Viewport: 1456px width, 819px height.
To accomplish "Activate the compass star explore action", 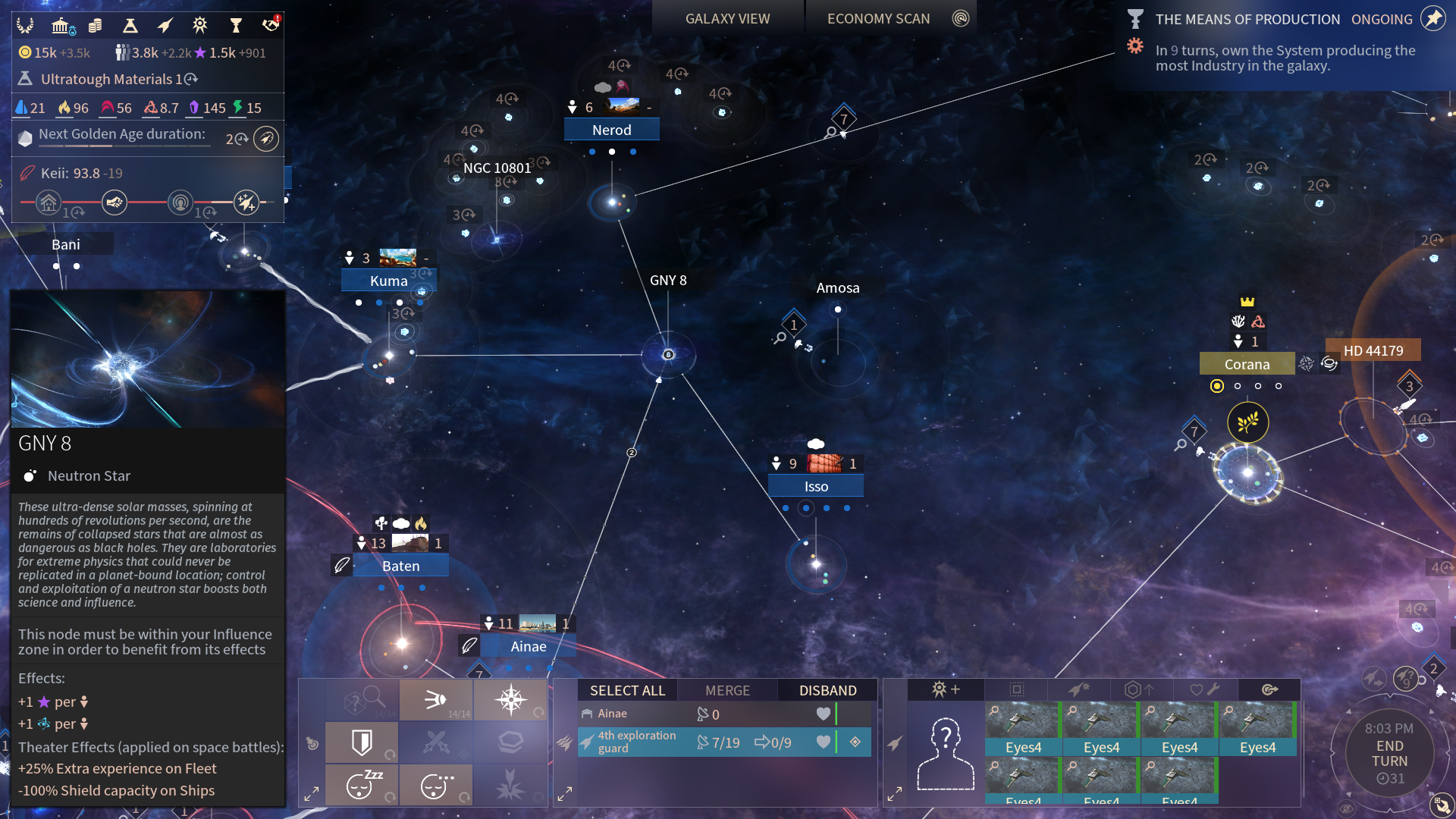I will (510, 698).
